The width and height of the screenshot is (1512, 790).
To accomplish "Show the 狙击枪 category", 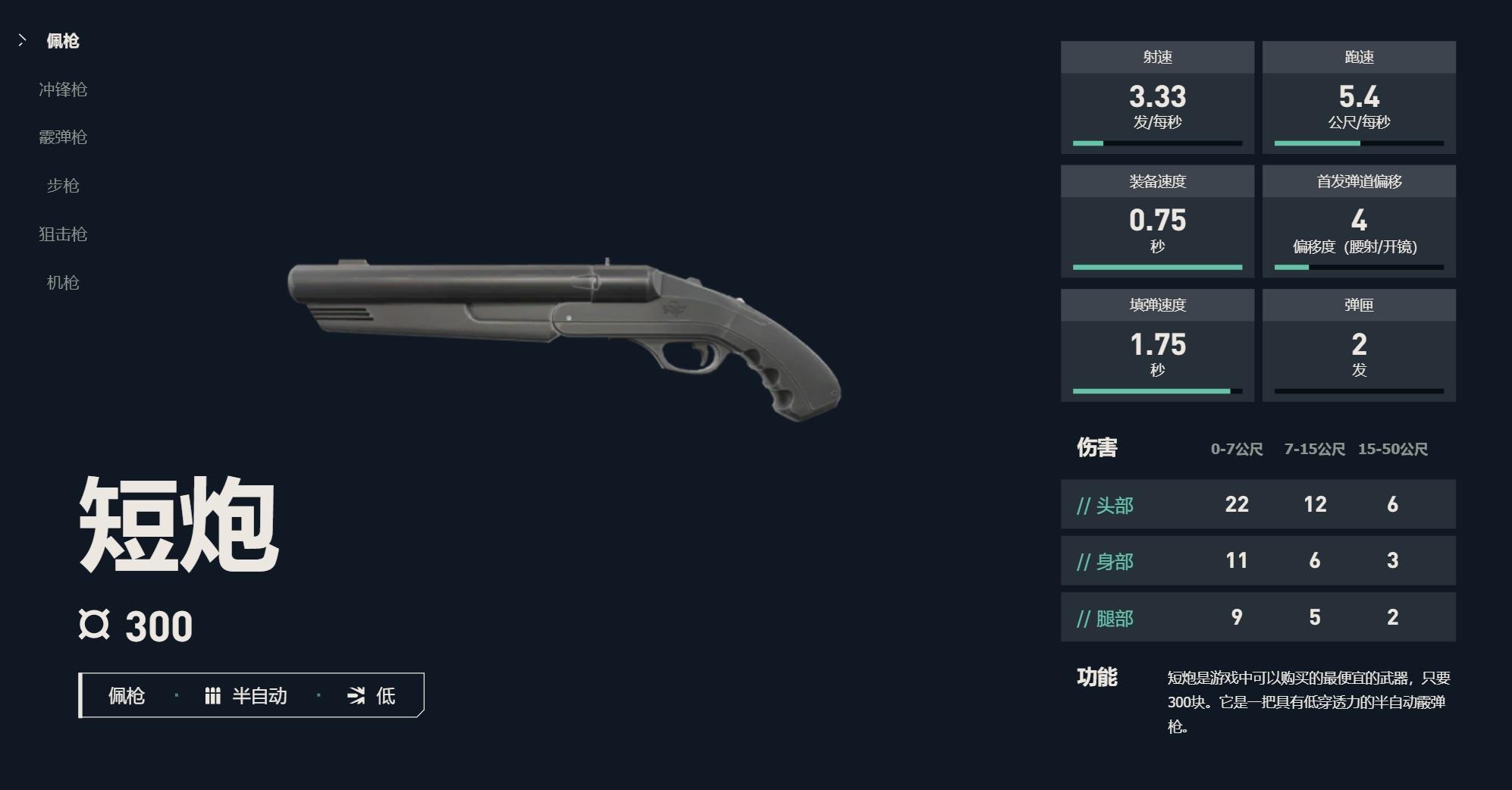I will coord(63,234).
